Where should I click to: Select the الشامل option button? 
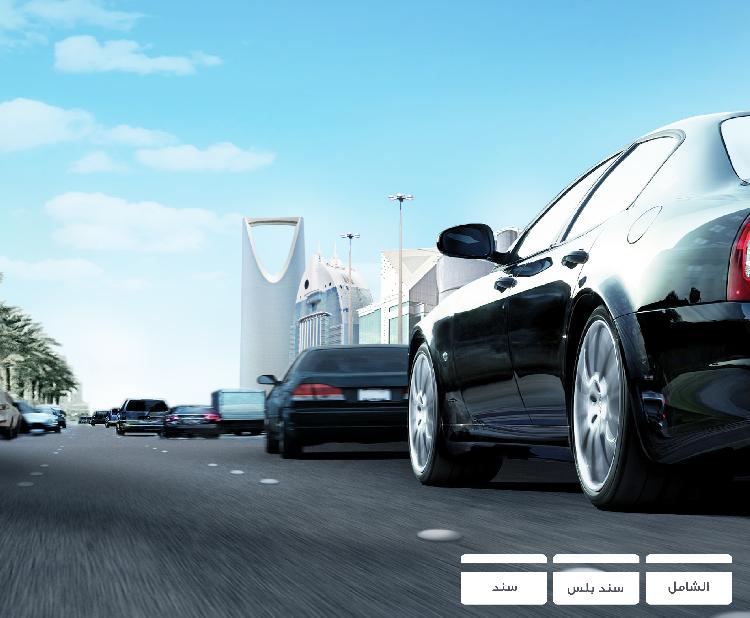[688, 587]
